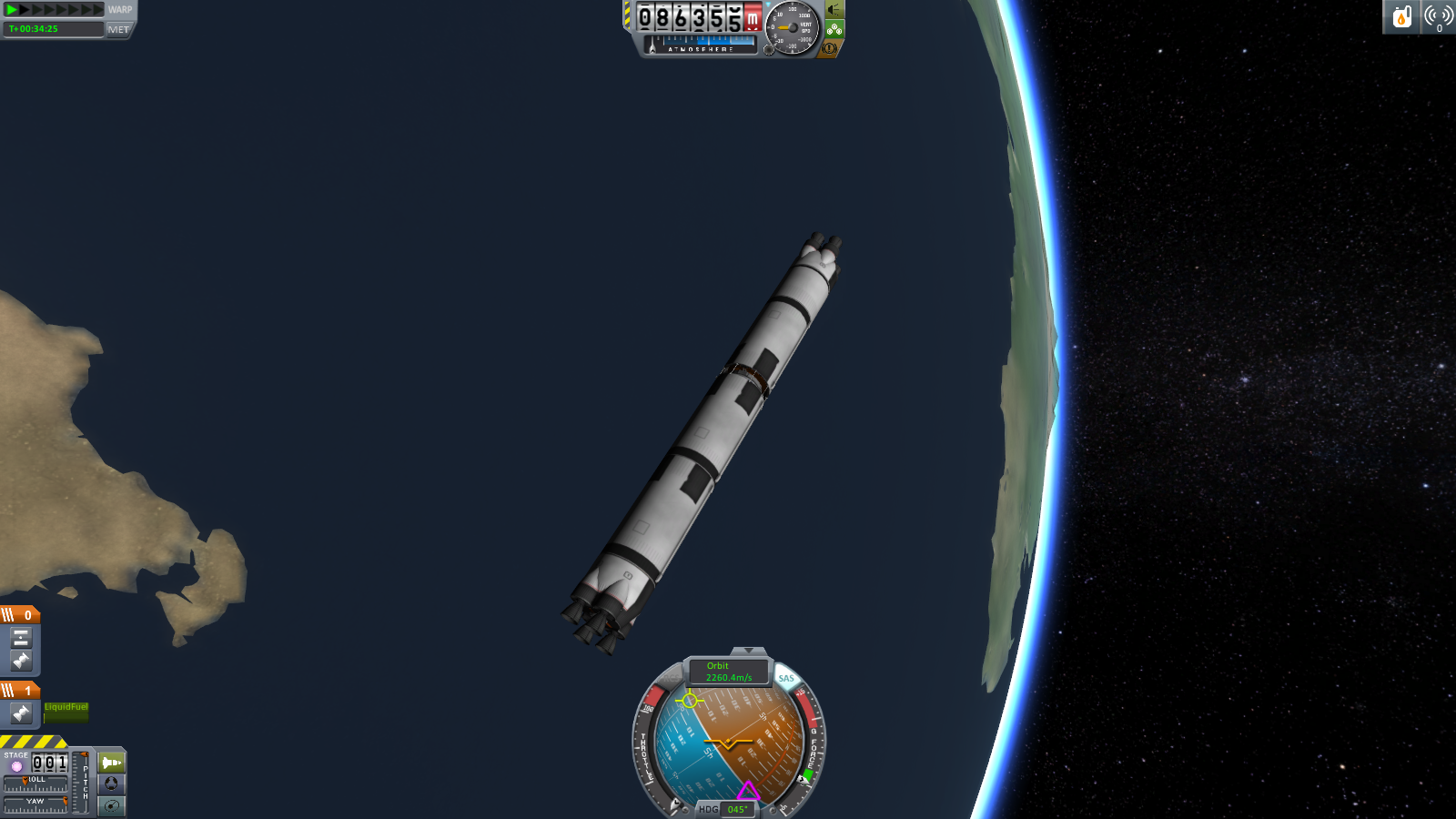Image resolution: width=1456 pixels, height=819 pixels.
Task: Toggle the lights button by the altimeter
Action: 834,10
